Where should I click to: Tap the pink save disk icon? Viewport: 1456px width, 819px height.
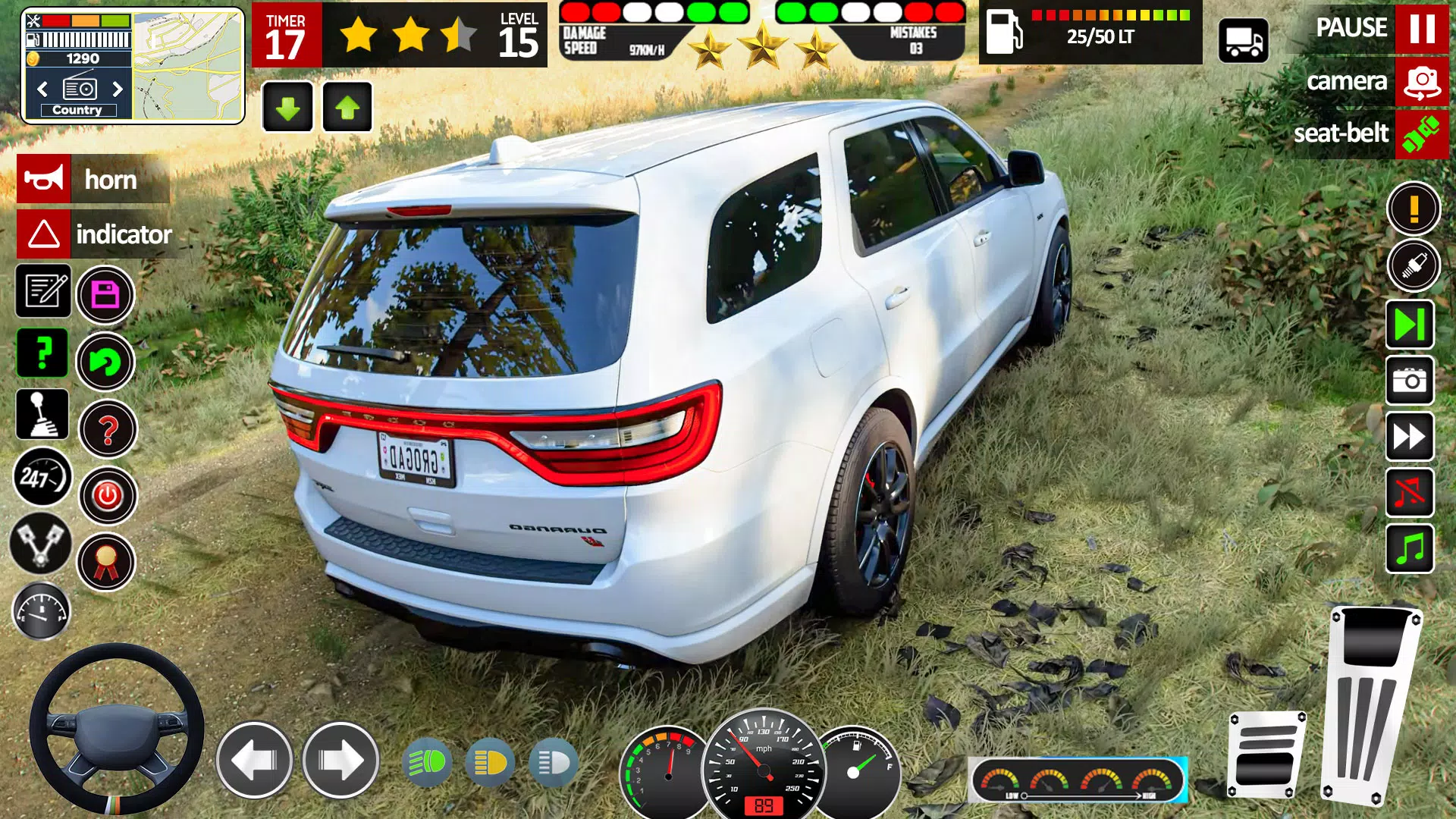click(x=105, y=294)
